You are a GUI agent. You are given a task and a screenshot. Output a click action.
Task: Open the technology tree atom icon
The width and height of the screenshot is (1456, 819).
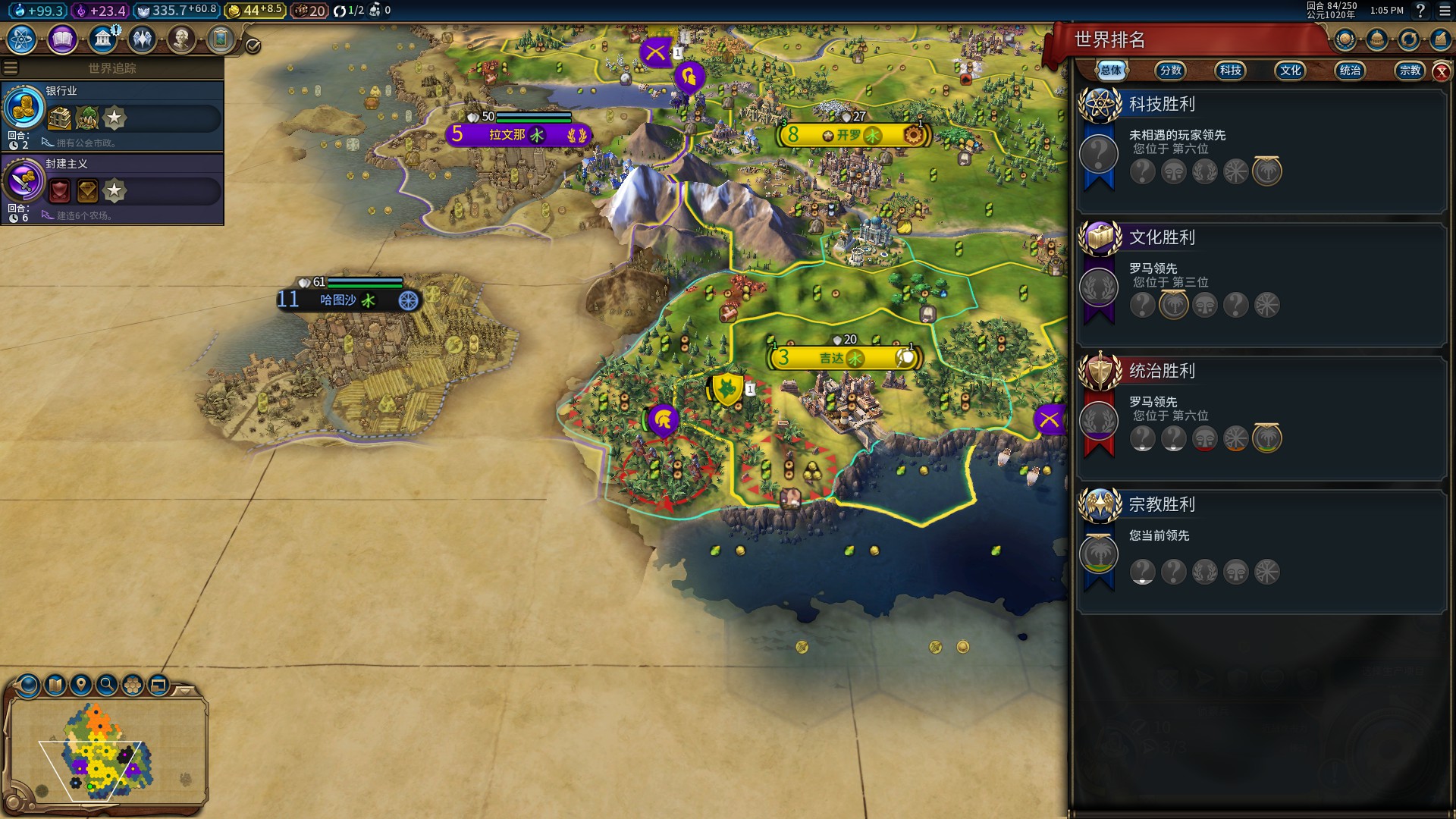pyautogui.click(x=22, y=39)
